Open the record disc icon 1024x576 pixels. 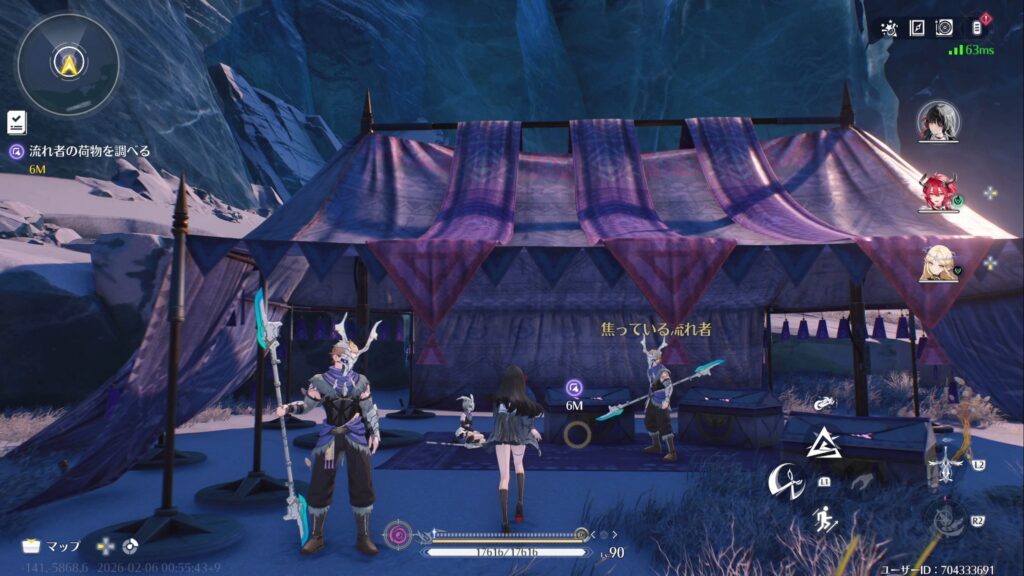943,29
